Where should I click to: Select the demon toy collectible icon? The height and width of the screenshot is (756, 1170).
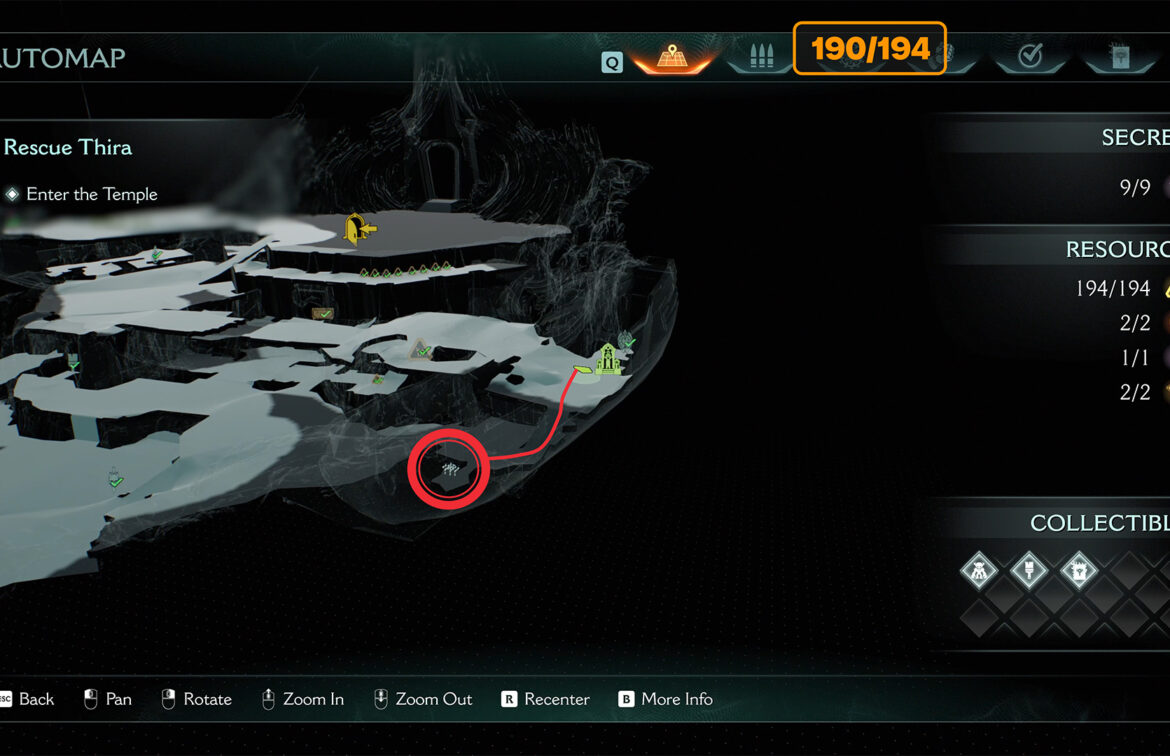click(979, 571)
